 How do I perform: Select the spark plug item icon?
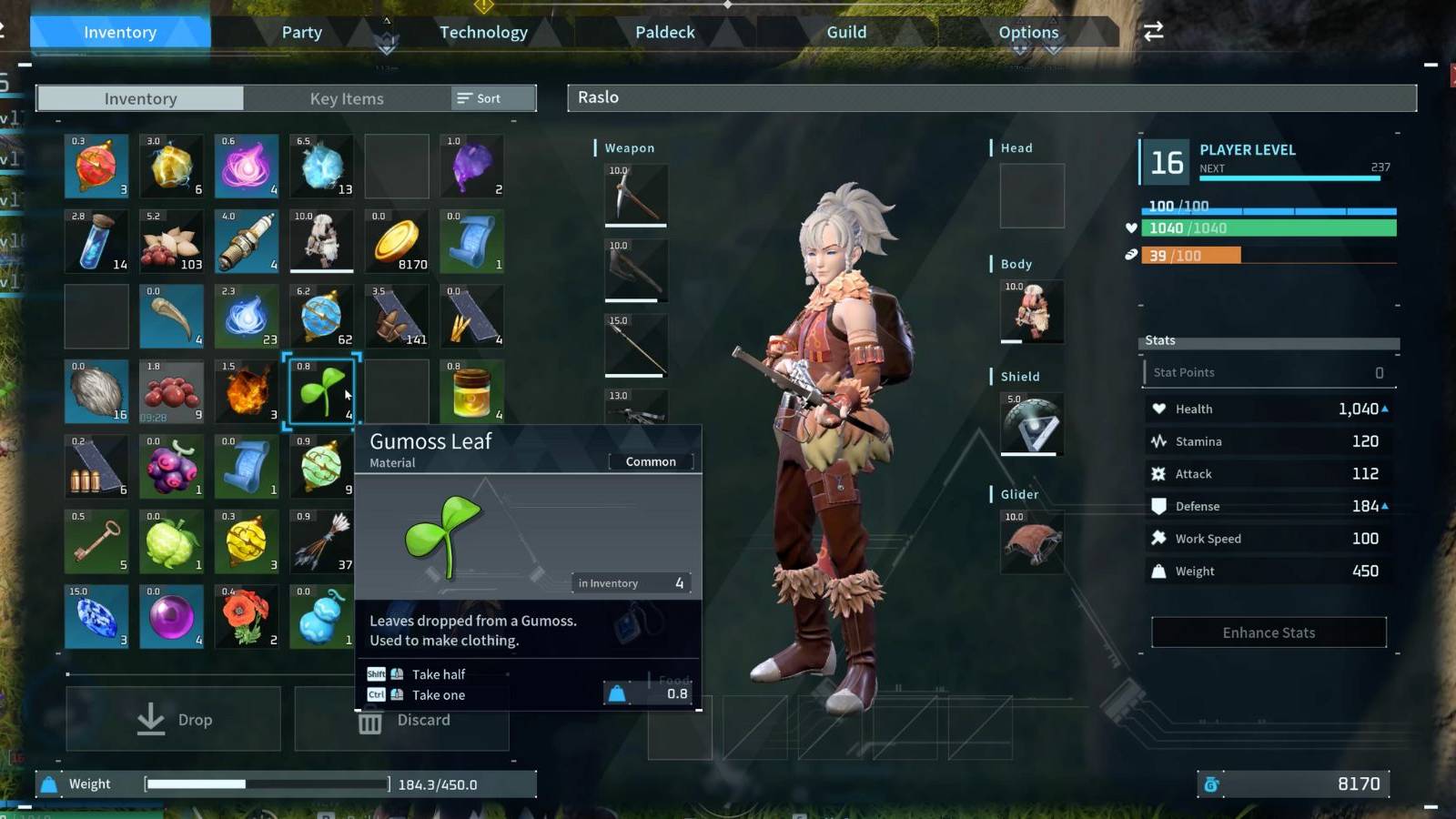(x=246, y=240)
